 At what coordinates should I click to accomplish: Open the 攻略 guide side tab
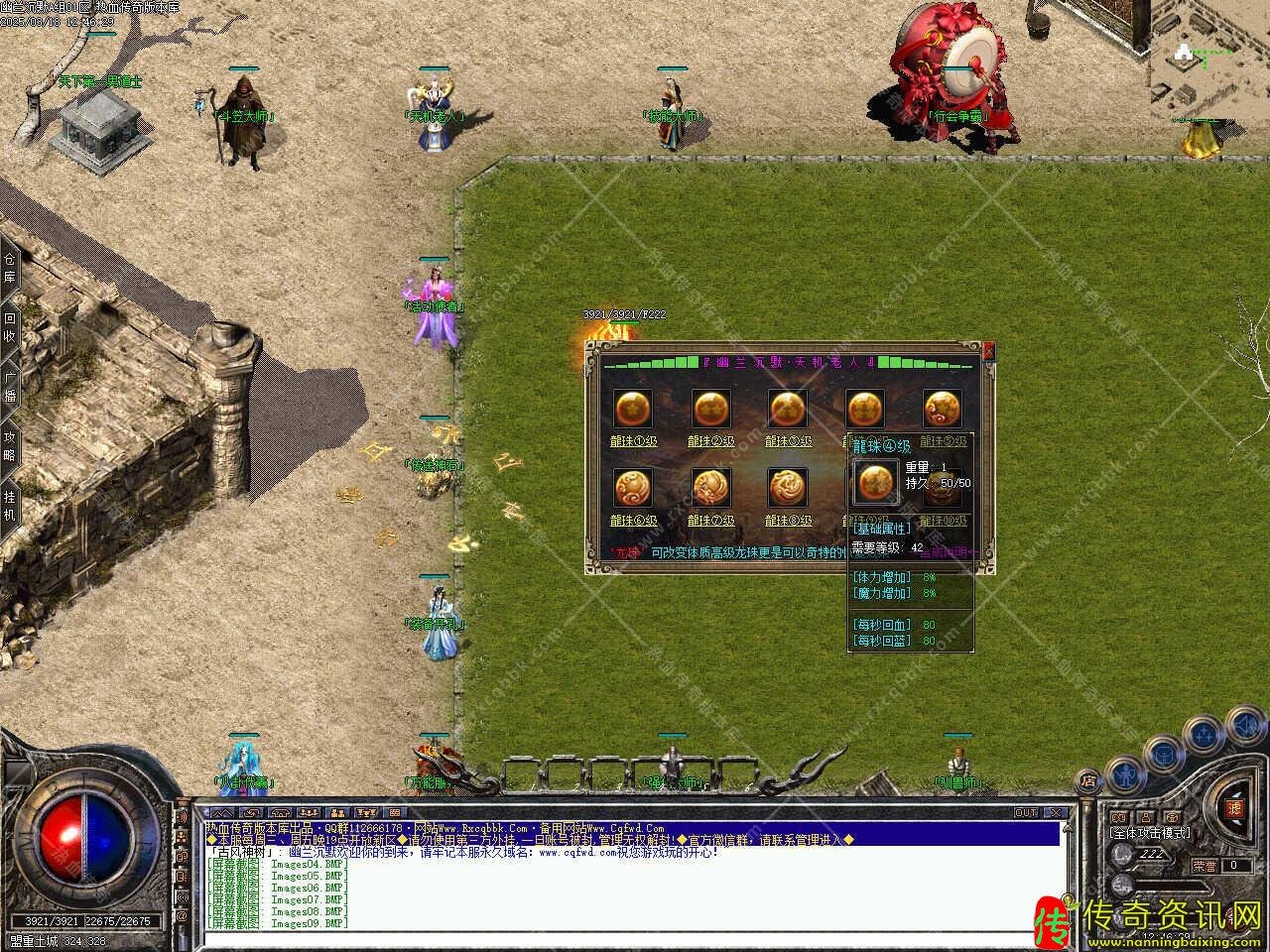click(10, 444)
